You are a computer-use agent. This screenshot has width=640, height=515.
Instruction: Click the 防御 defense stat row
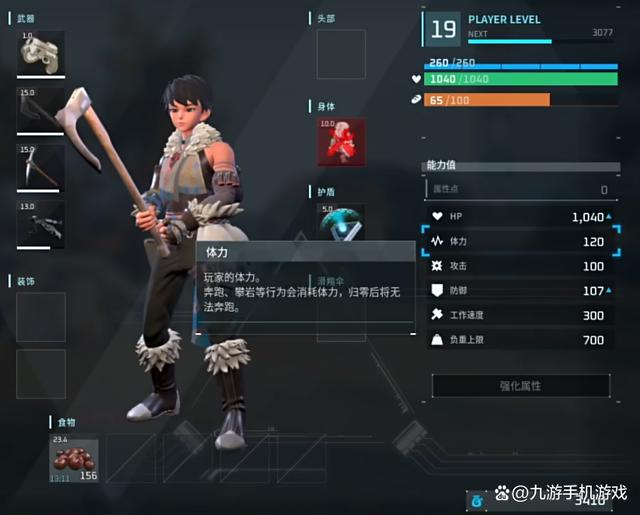coord(520,291)
